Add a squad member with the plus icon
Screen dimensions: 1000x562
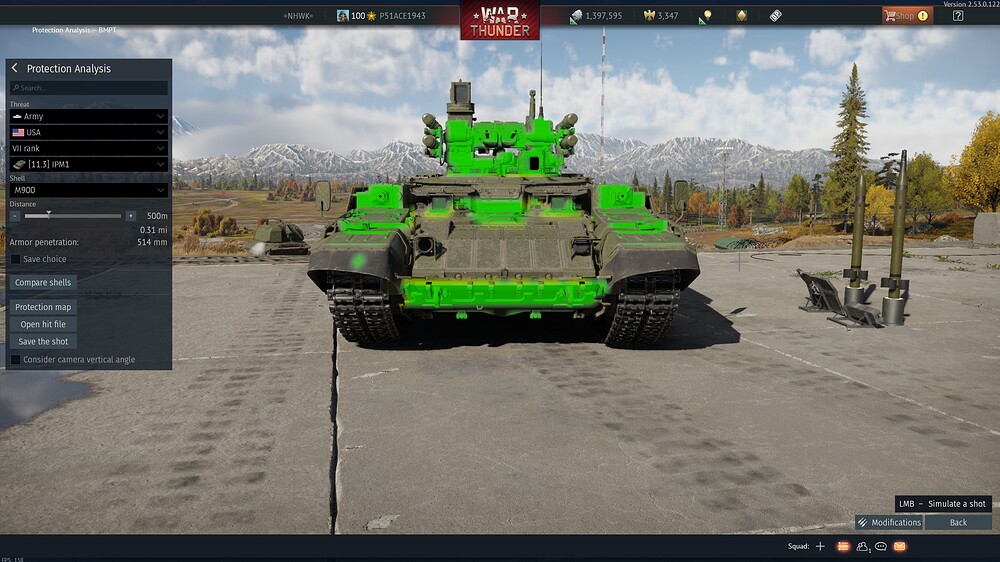click(x=820, y=546)
